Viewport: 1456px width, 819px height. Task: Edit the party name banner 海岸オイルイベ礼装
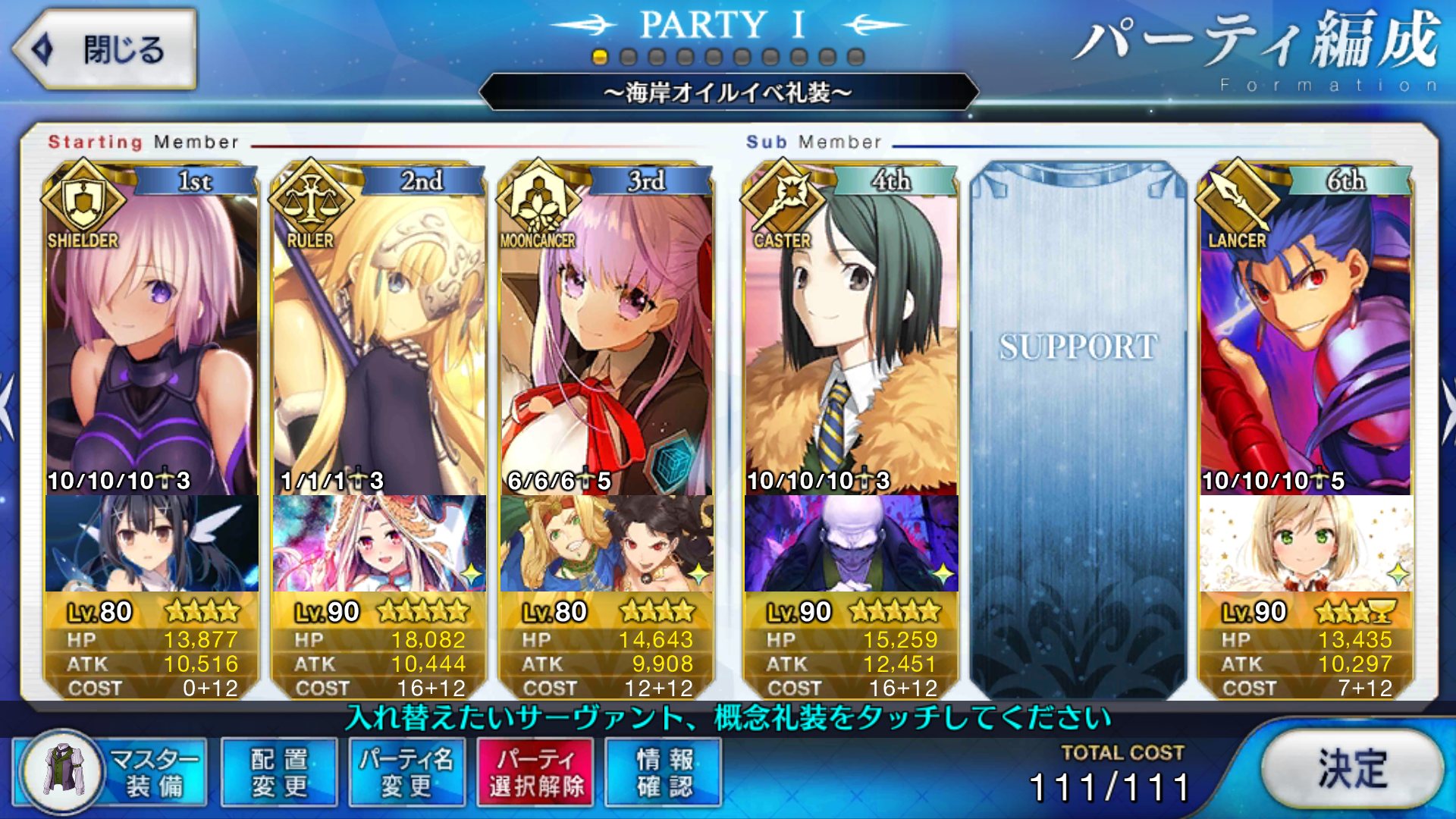728,93
